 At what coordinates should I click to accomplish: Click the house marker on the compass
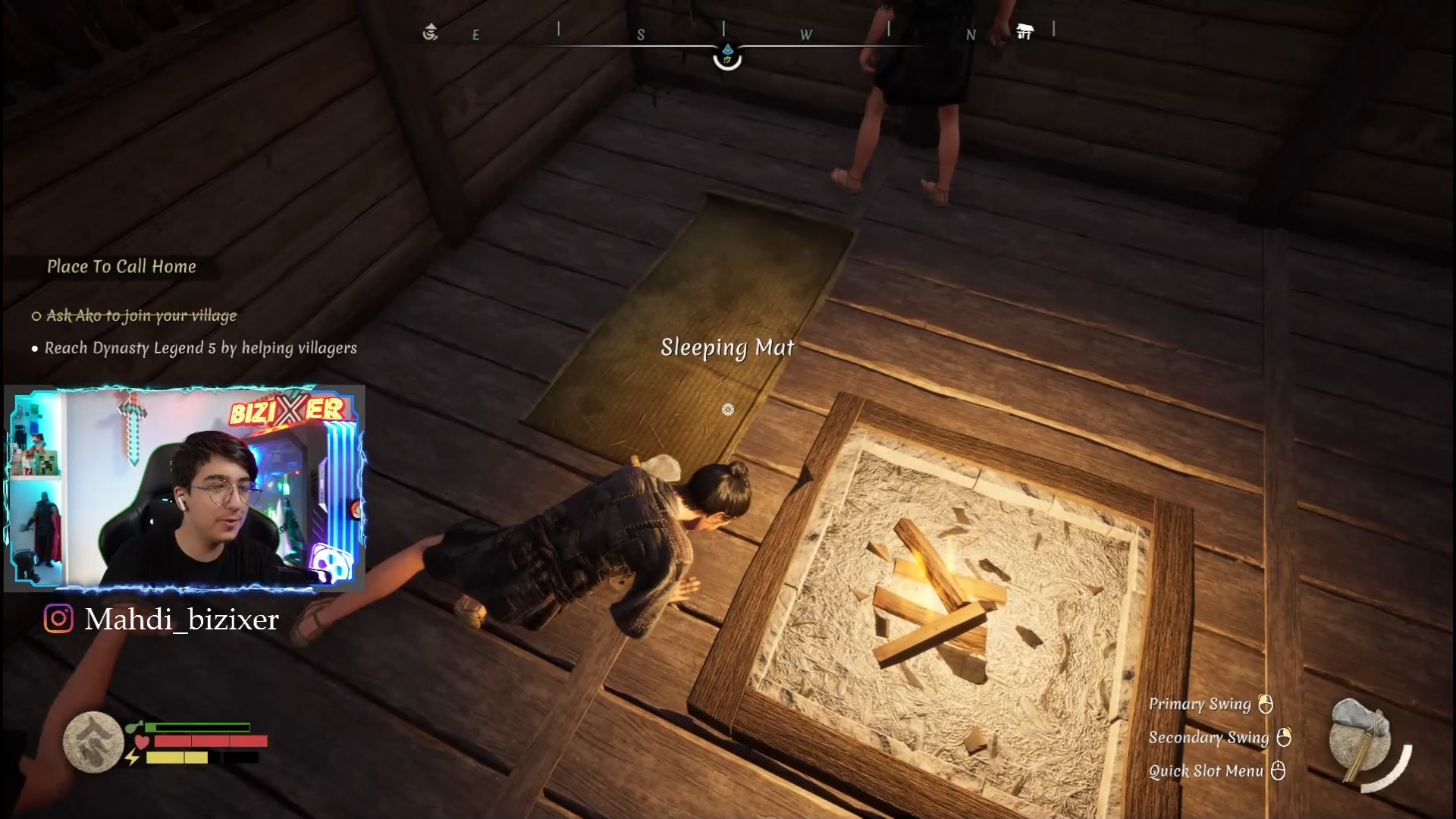coord(1025,32)
